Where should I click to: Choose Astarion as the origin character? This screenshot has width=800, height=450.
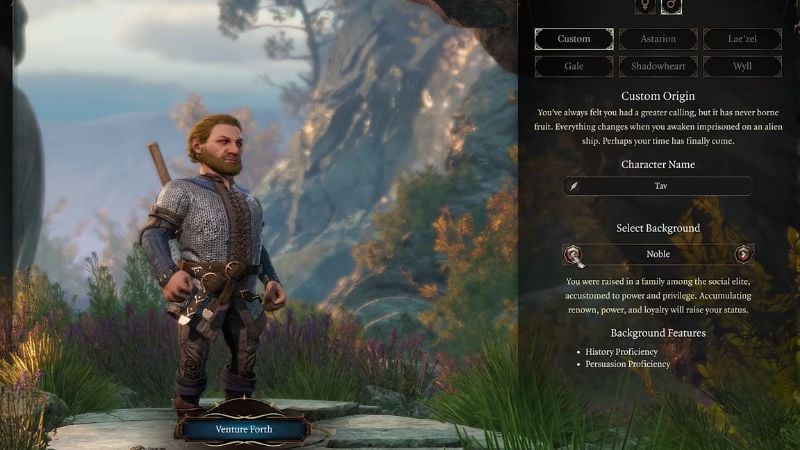click(657, 39)
